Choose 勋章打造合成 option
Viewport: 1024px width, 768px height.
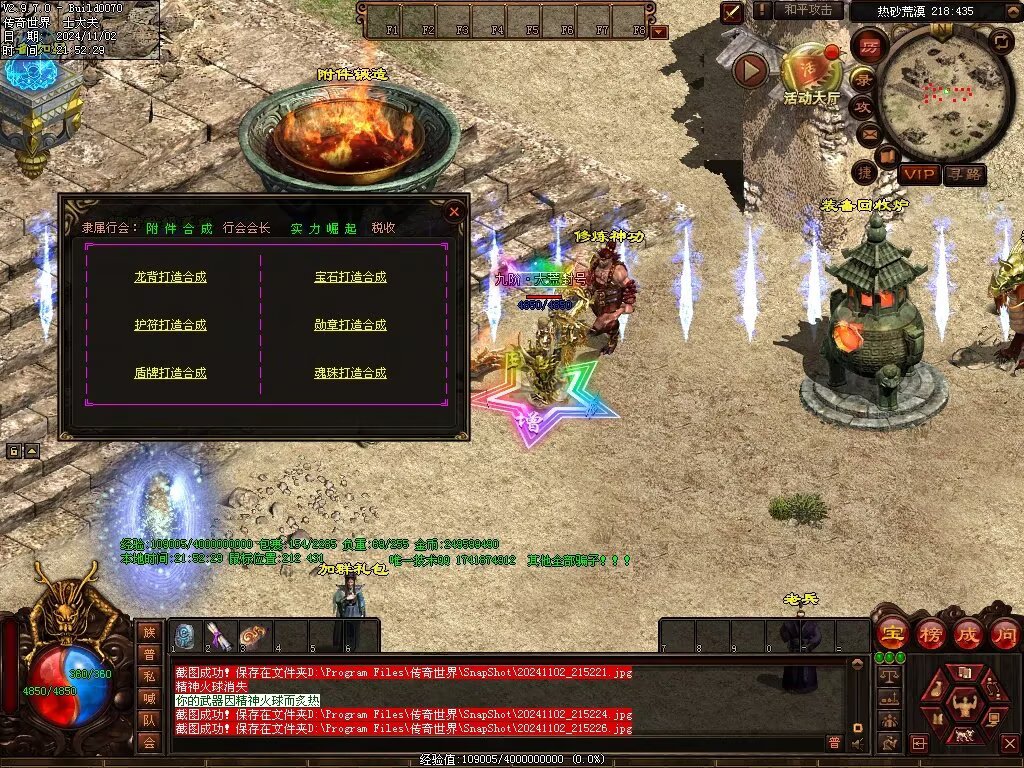350,325
